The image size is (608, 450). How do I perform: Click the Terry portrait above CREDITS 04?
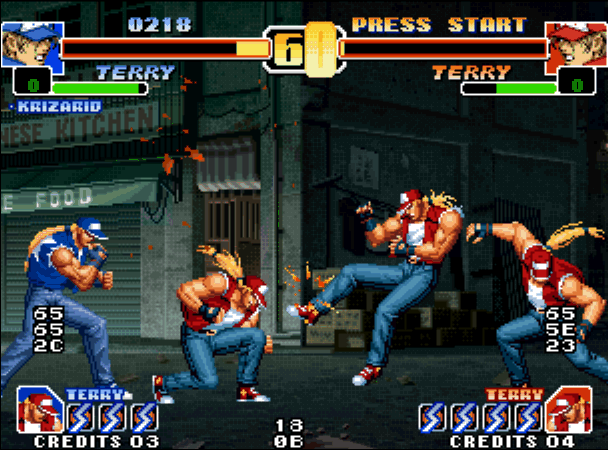pos(566,411)
